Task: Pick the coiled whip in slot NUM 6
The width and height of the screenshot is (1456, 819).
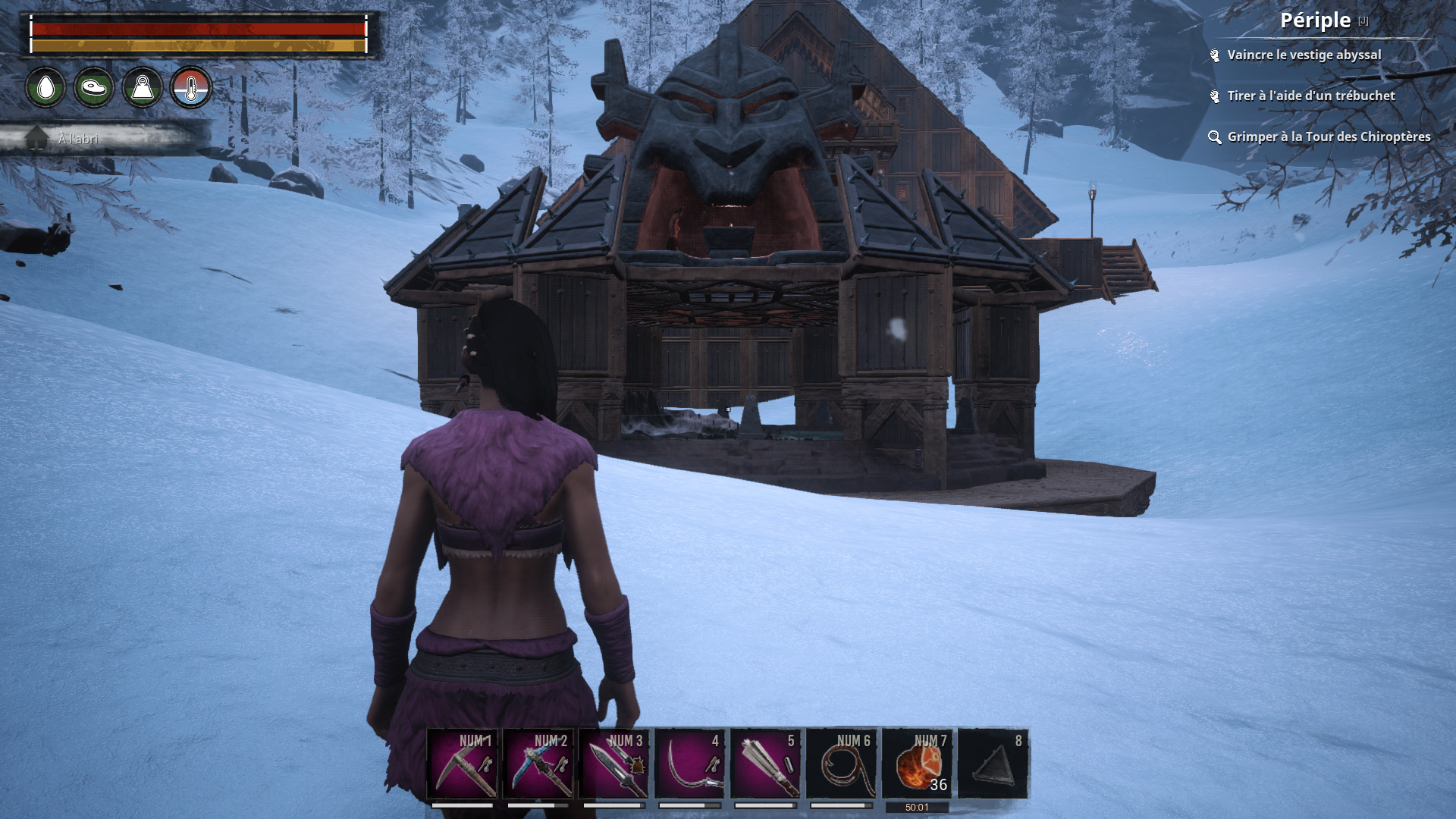Action: [x=842, y=764]
